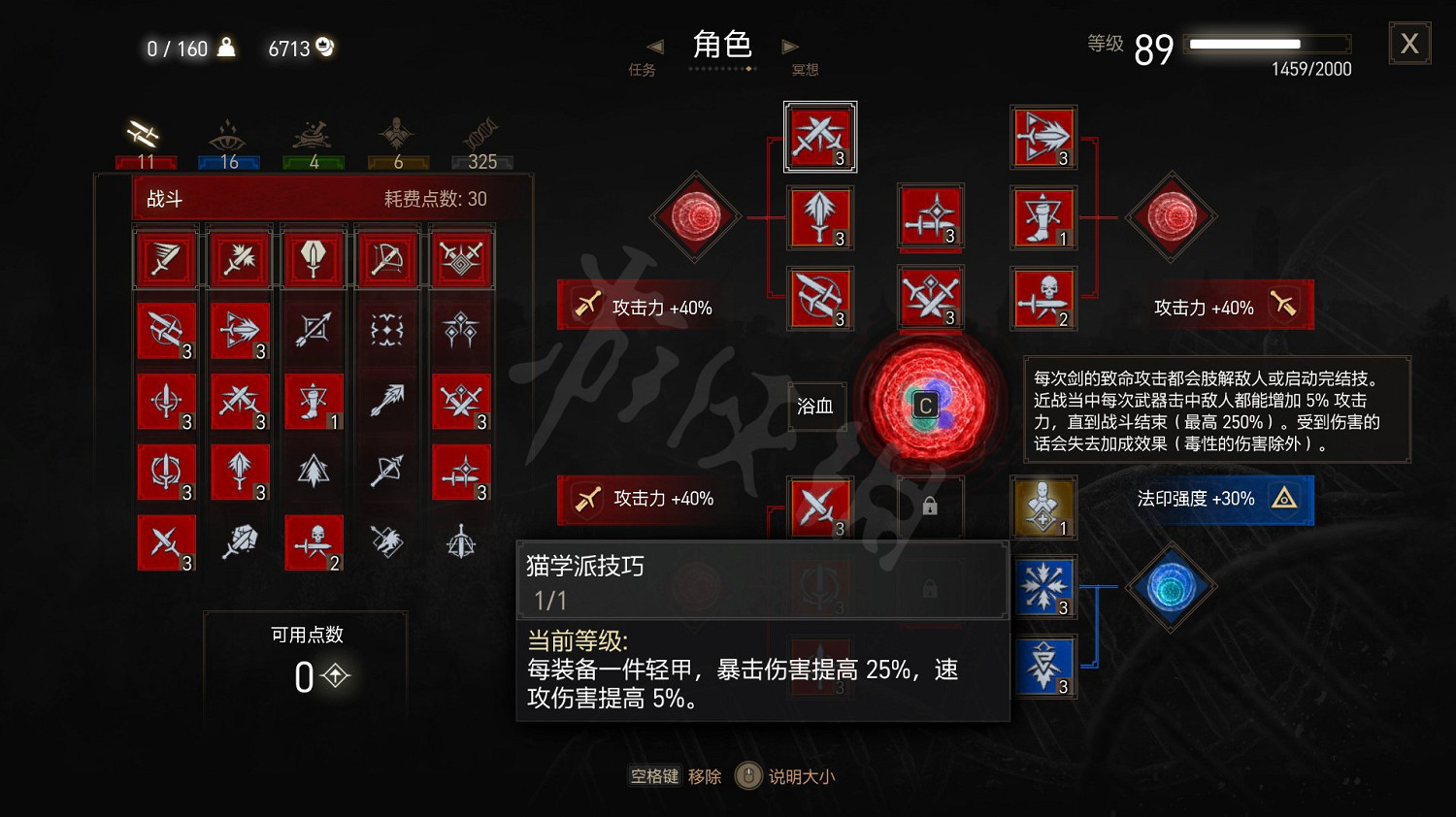Click the 可用点数 available points counter
This screenshot has height=817, width=1456.
click(x=306, y=660)
